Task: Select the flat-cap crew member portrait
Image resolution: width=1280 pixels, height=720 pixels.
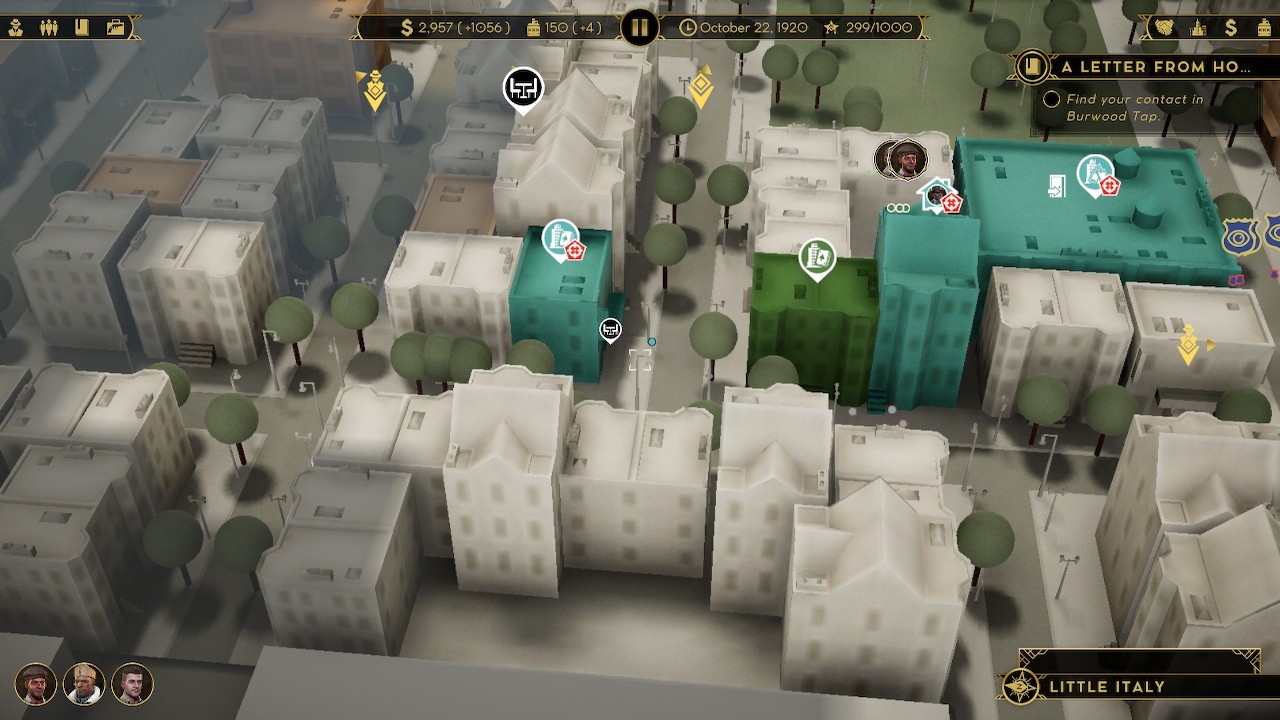Action: pyautogui.click(x=36, y=684)
